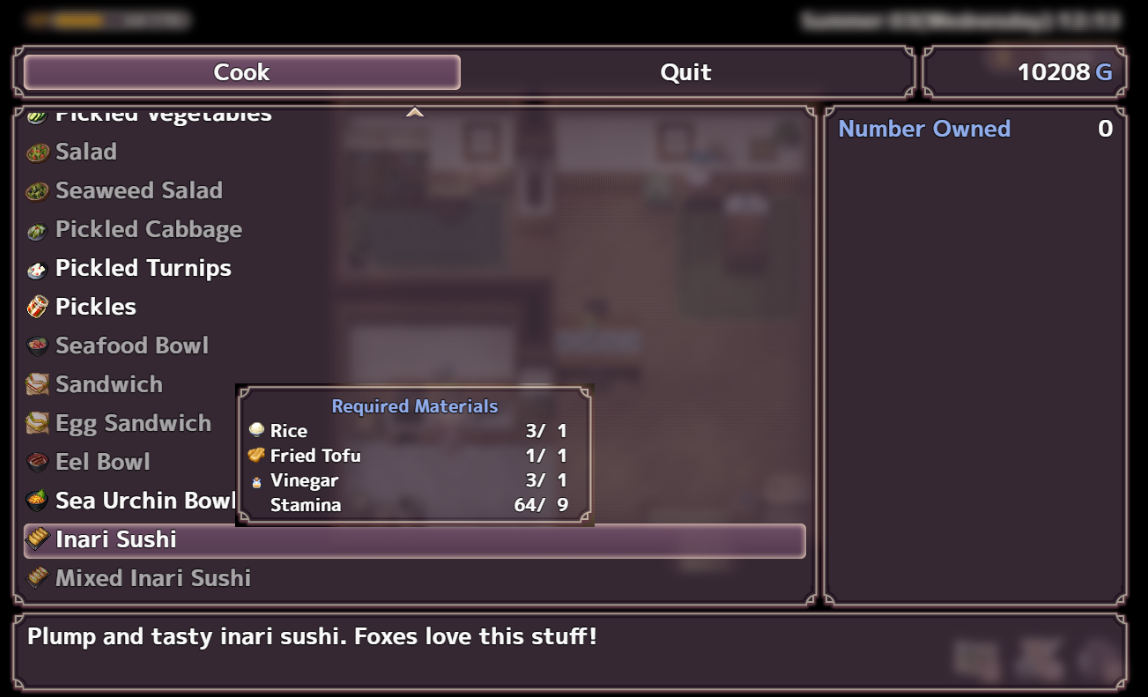Select the Cook command
Screen dimensions: 1148x697
point(241,72)
